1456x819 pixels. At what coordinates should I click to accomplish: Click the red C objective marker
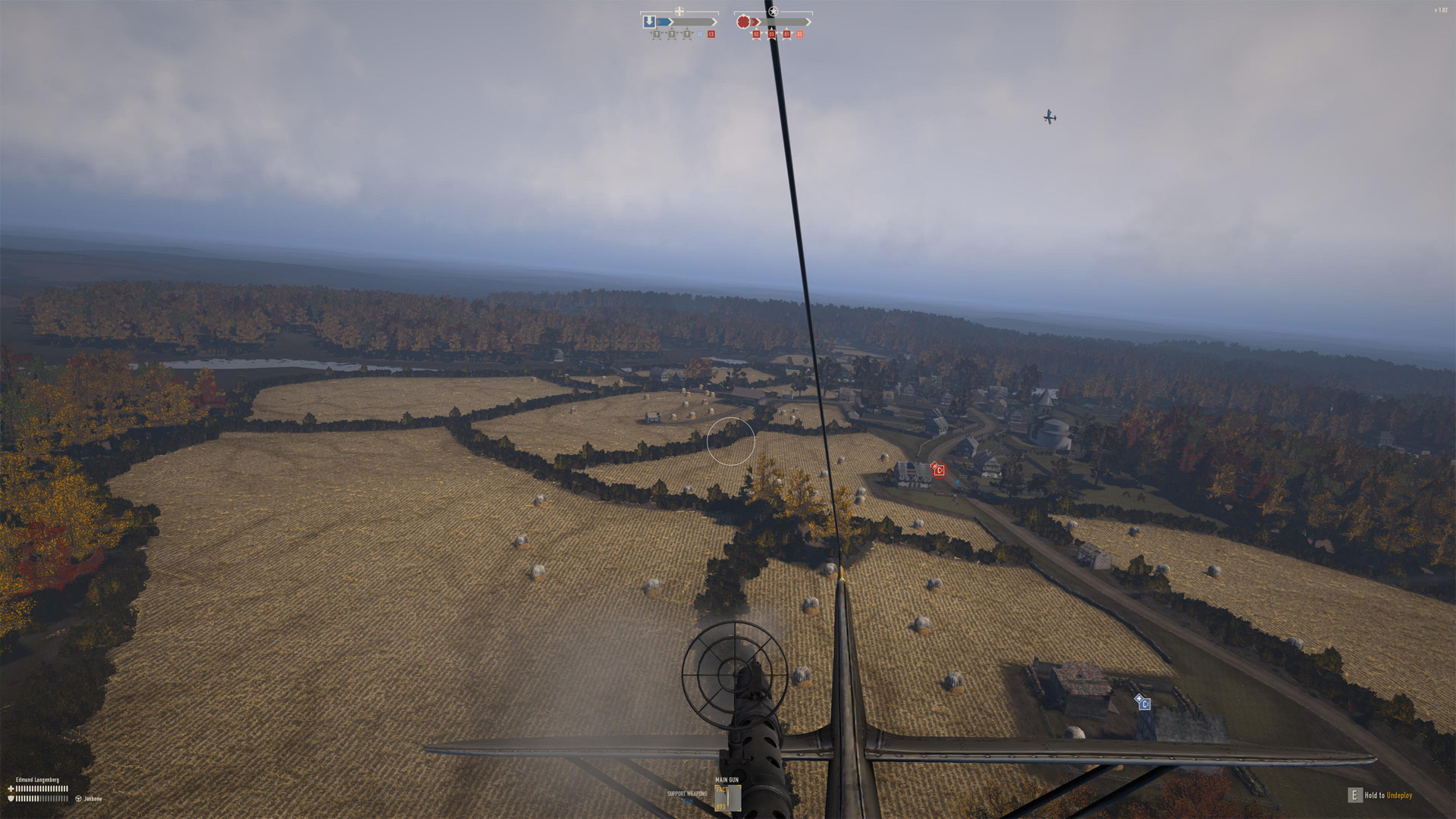coord(939,470)
